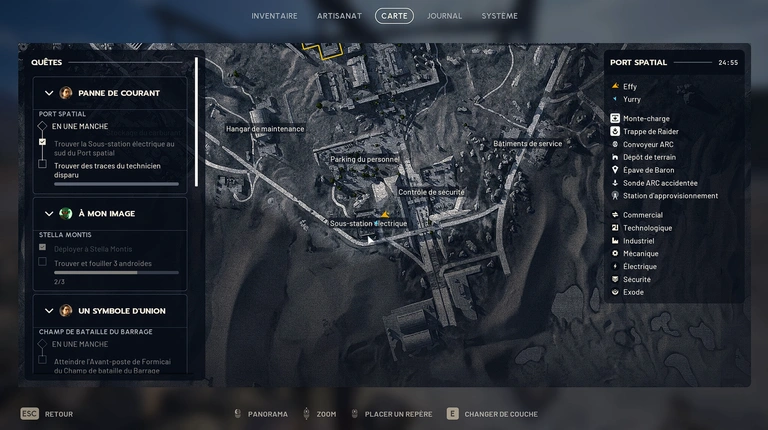Image resolution: width=768 pixels, height=430 pixels.
Task: Go to the Système tab
Action: click(x=499, y=16)
